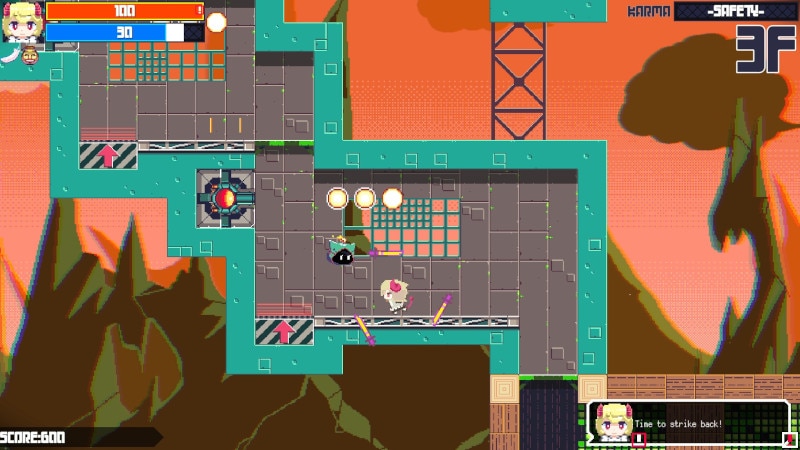Click the blonde character portrait in the HUD

click(20, 22)
